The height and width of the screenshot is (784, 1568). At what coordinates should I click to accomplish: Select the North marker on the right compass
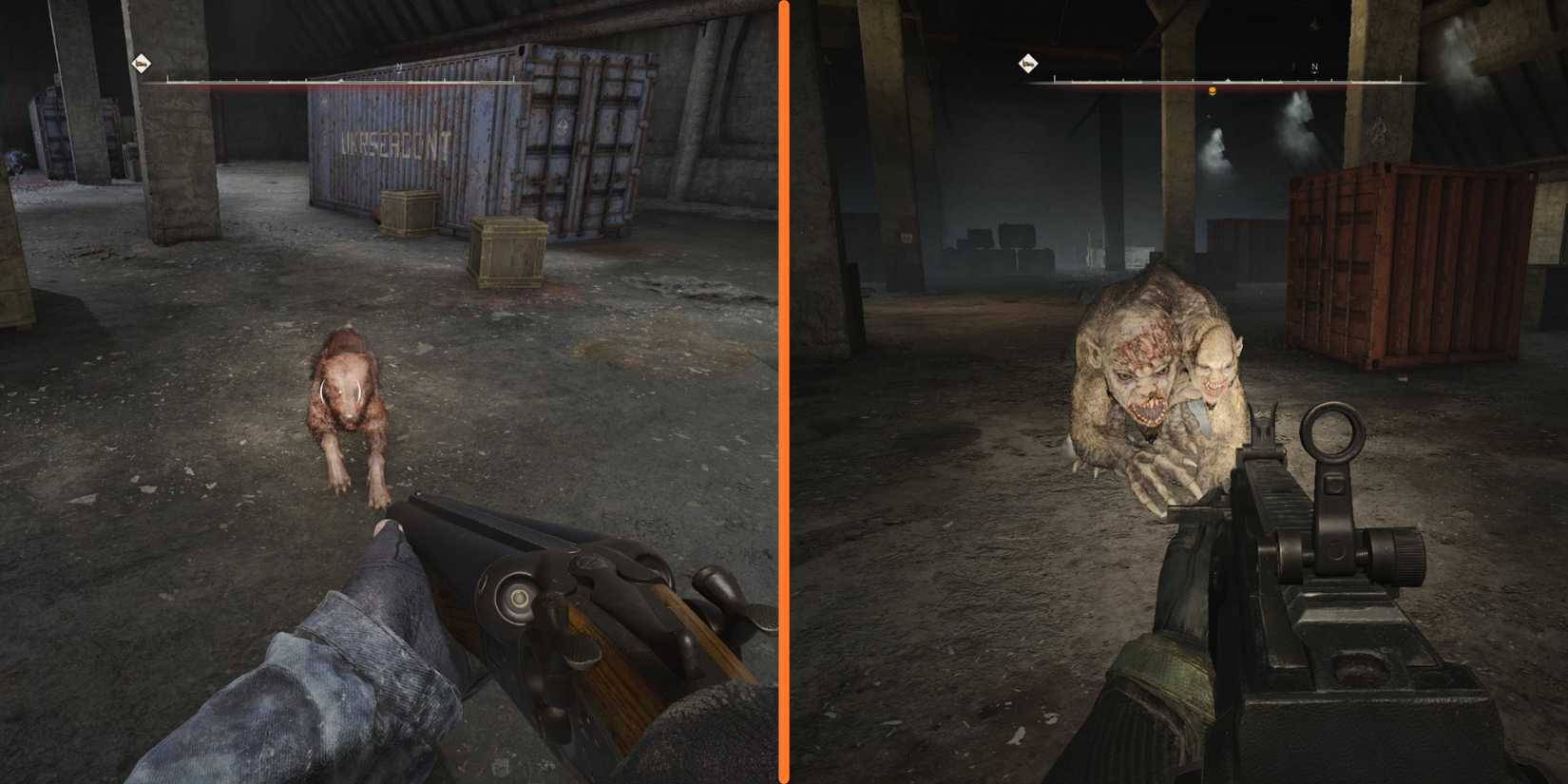click(1314, 66)
